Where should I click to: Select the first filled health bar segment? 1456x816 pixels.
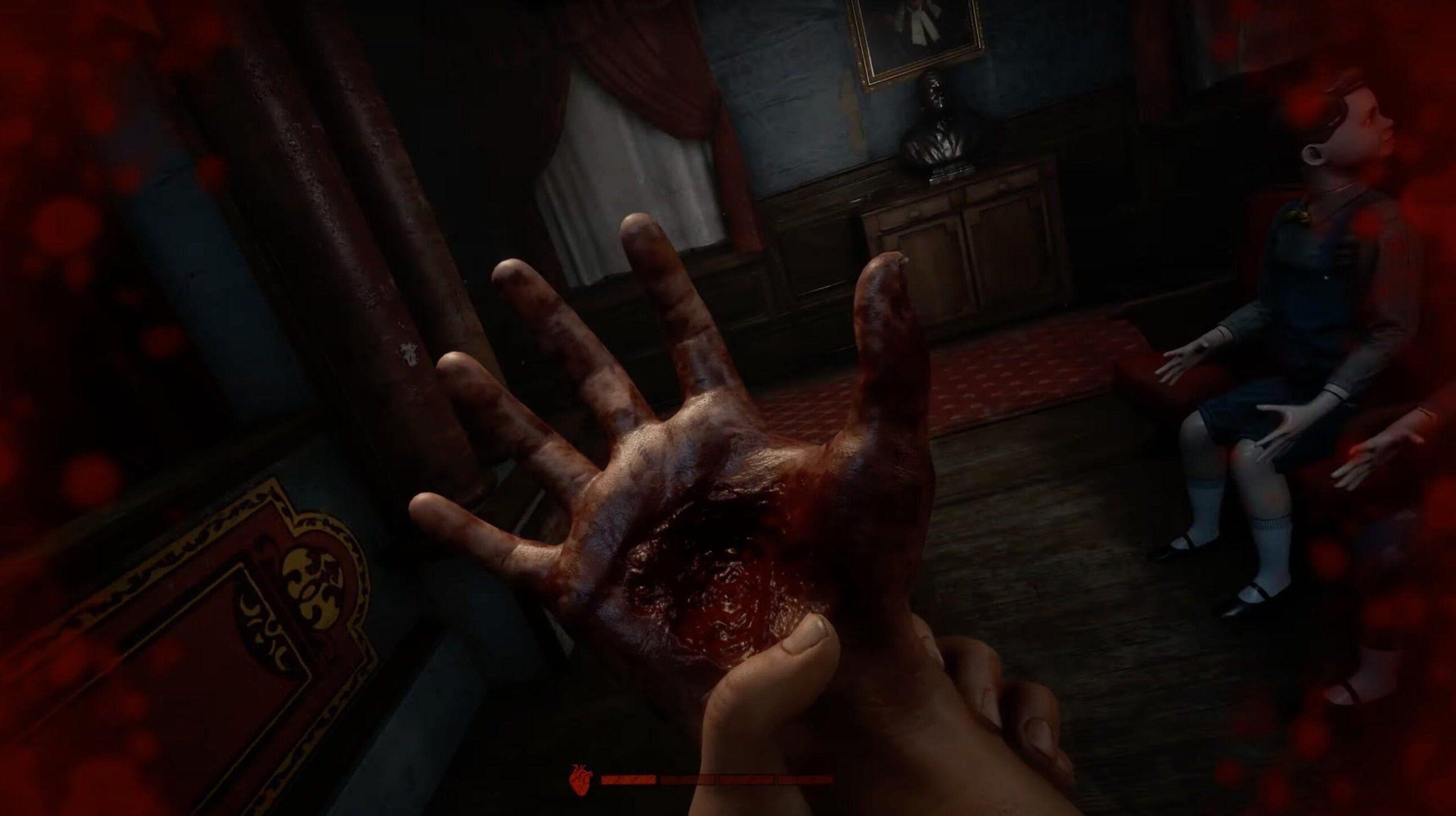coord(628,779)
